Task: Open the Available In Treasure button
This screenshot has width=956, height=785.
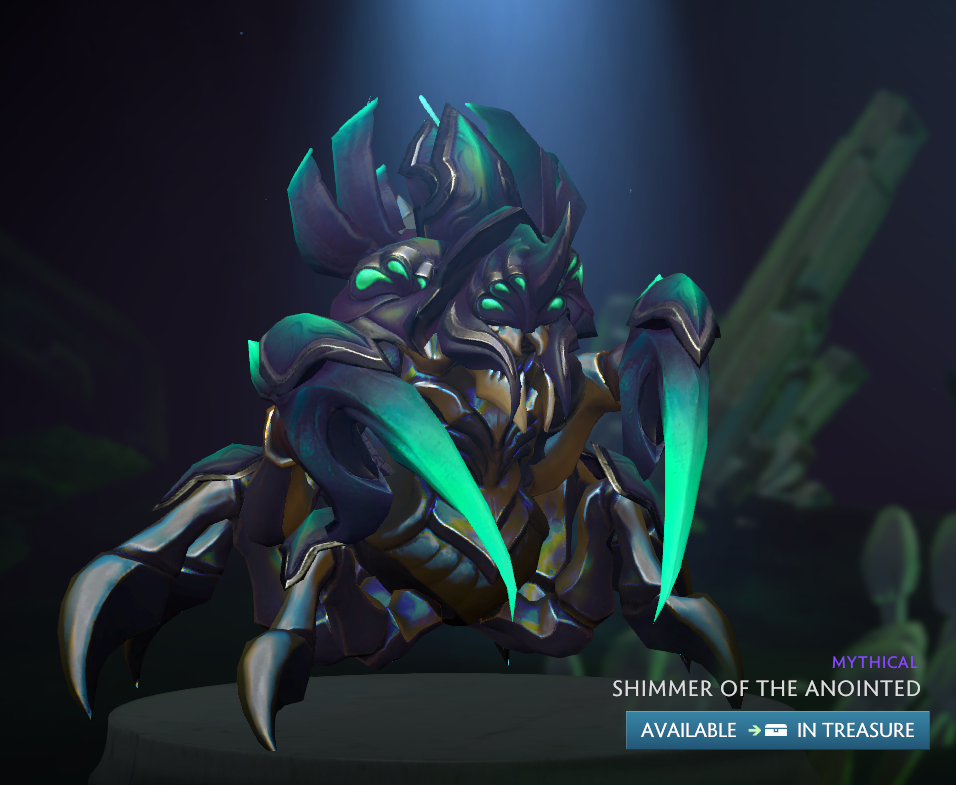Action: pos(777,730)
